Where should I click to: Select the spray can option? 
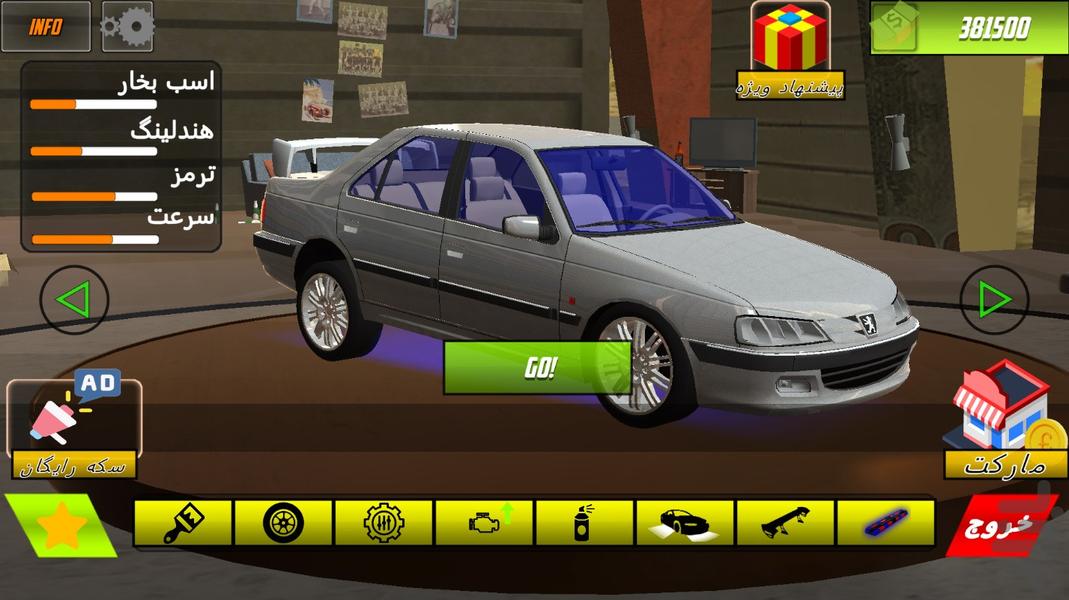[x=584, y=522]
